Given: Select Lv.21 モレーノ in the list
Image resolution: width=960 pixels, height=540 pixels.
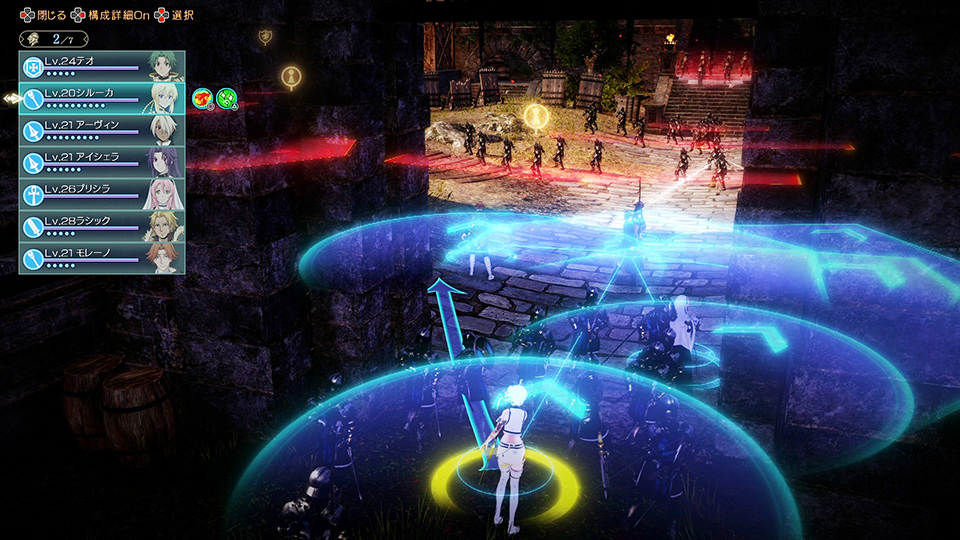Looking at the screenshot, I should click(x=102, y=258).
